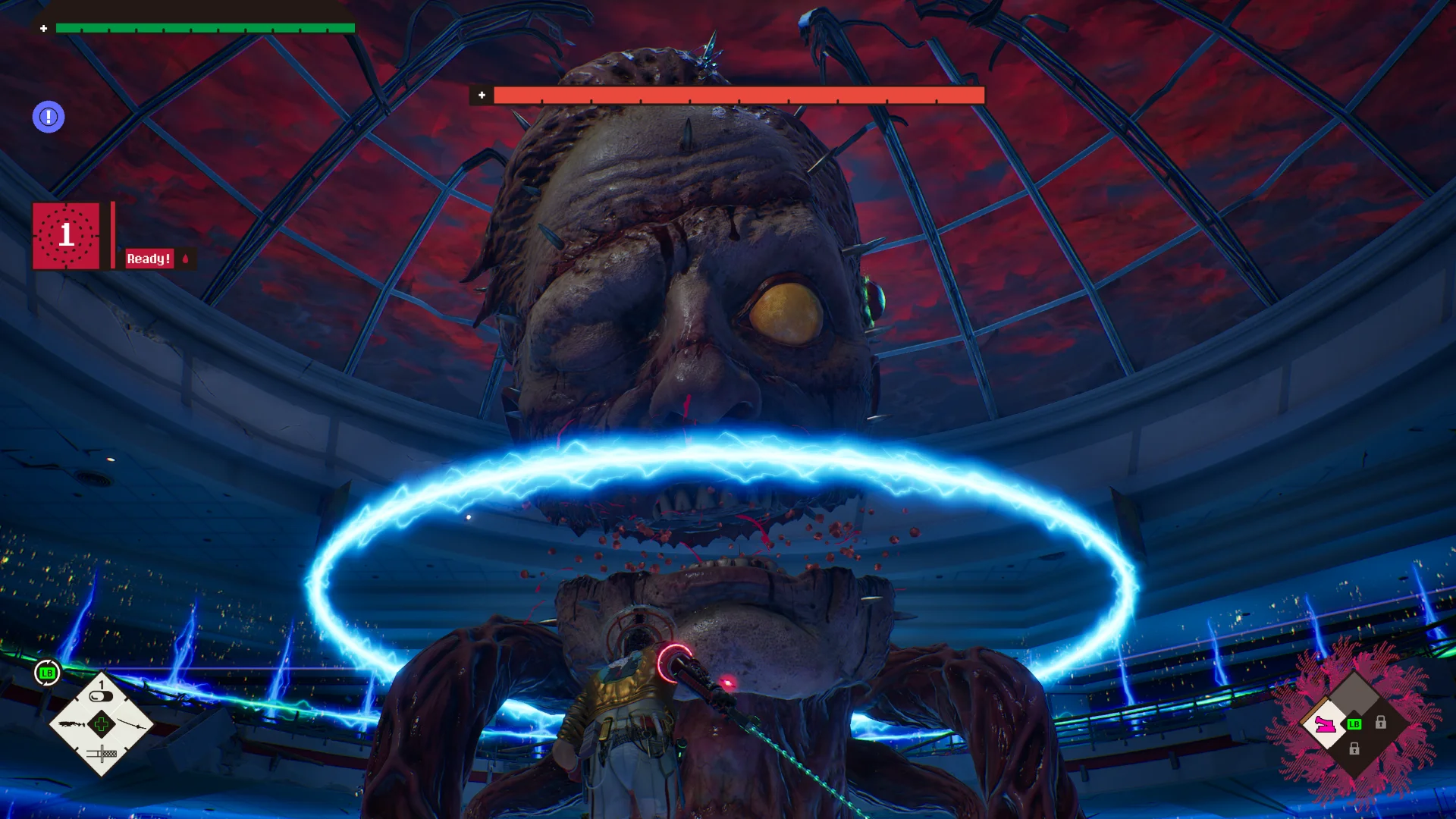Click the red charge counter showing 1

click(66, 236)
